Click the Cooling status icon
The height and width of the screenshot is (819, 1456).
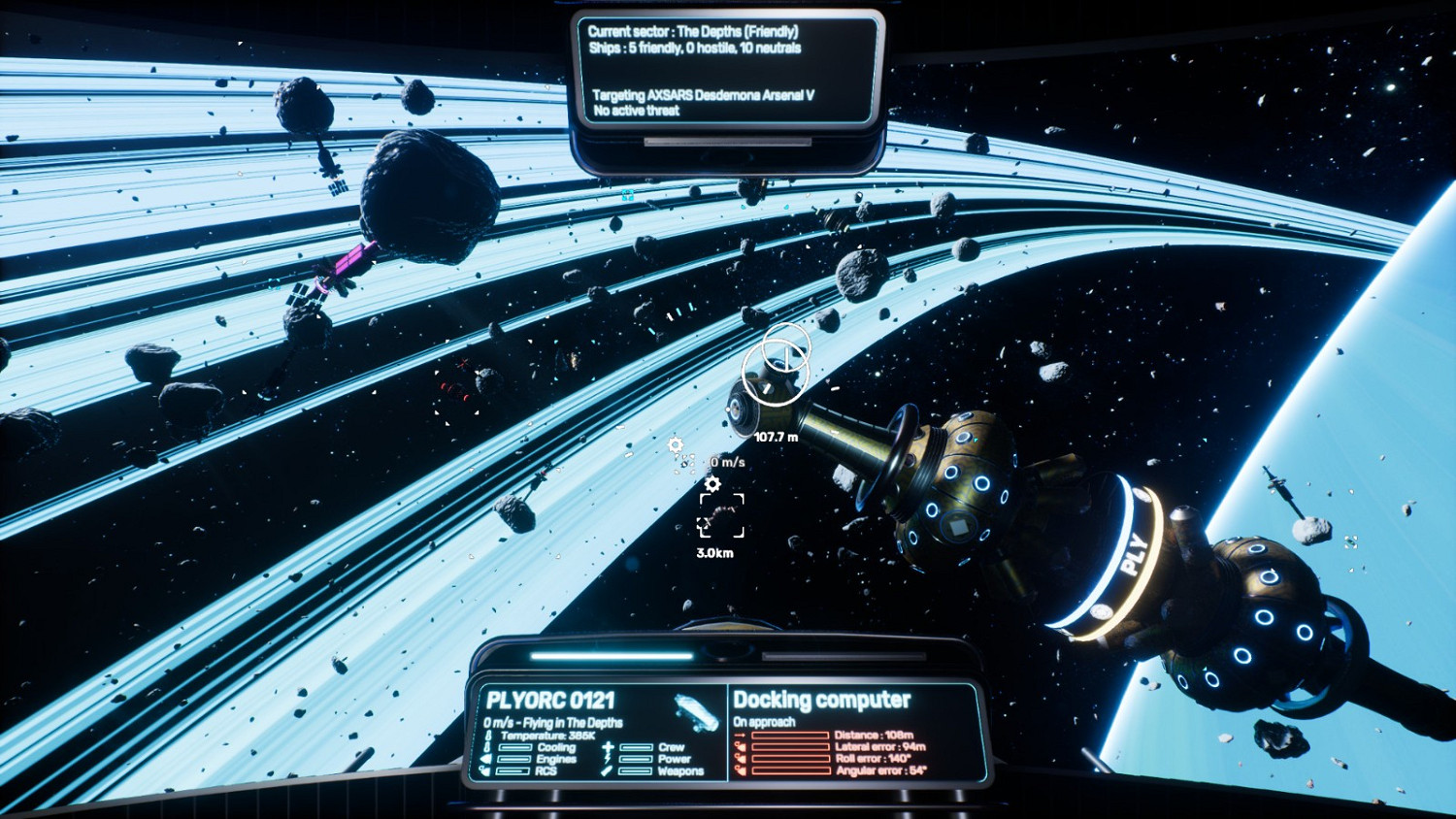pos(488,747)
